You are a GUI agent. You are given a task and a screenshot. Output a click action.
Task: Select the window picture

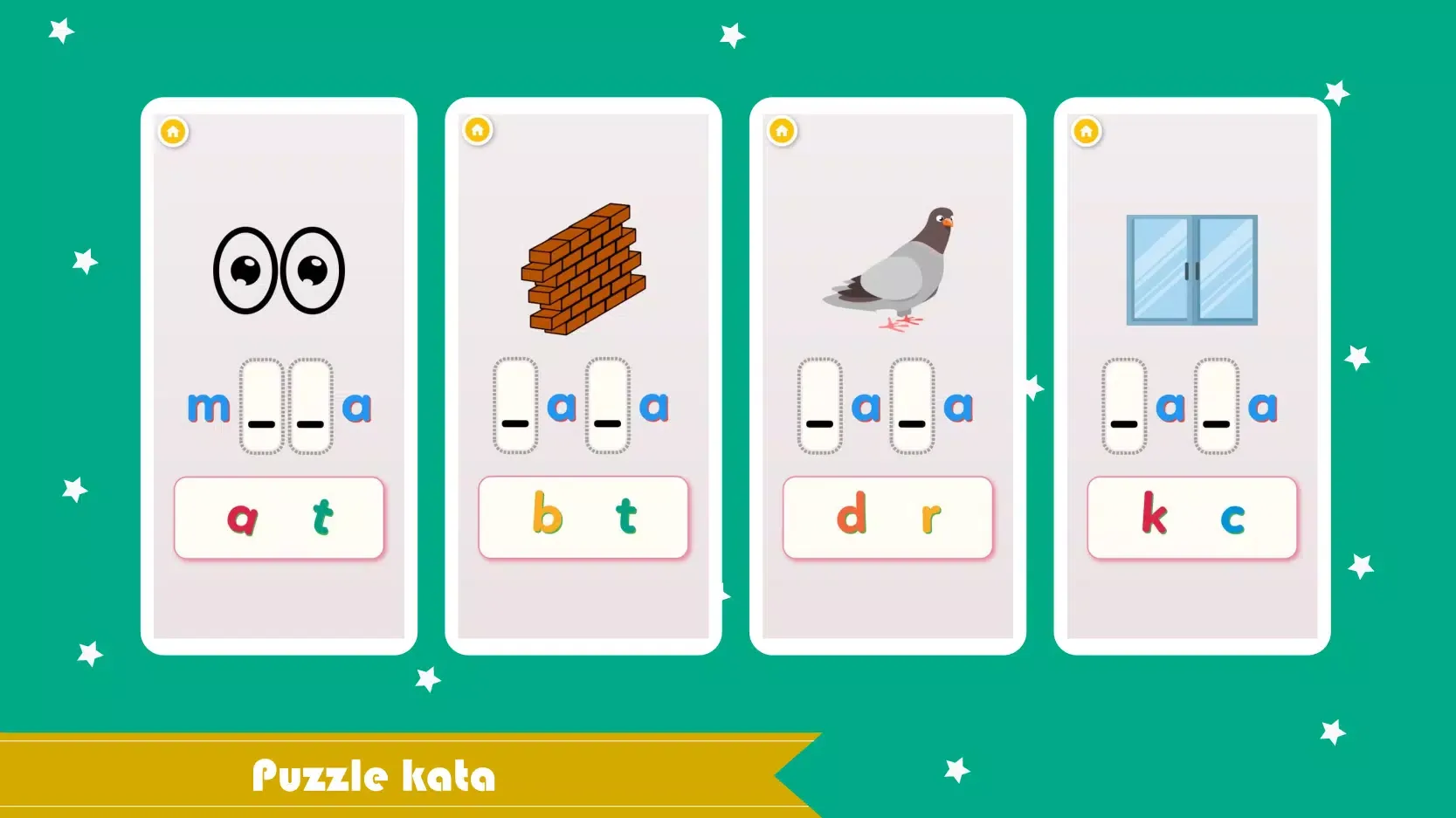1191,271
